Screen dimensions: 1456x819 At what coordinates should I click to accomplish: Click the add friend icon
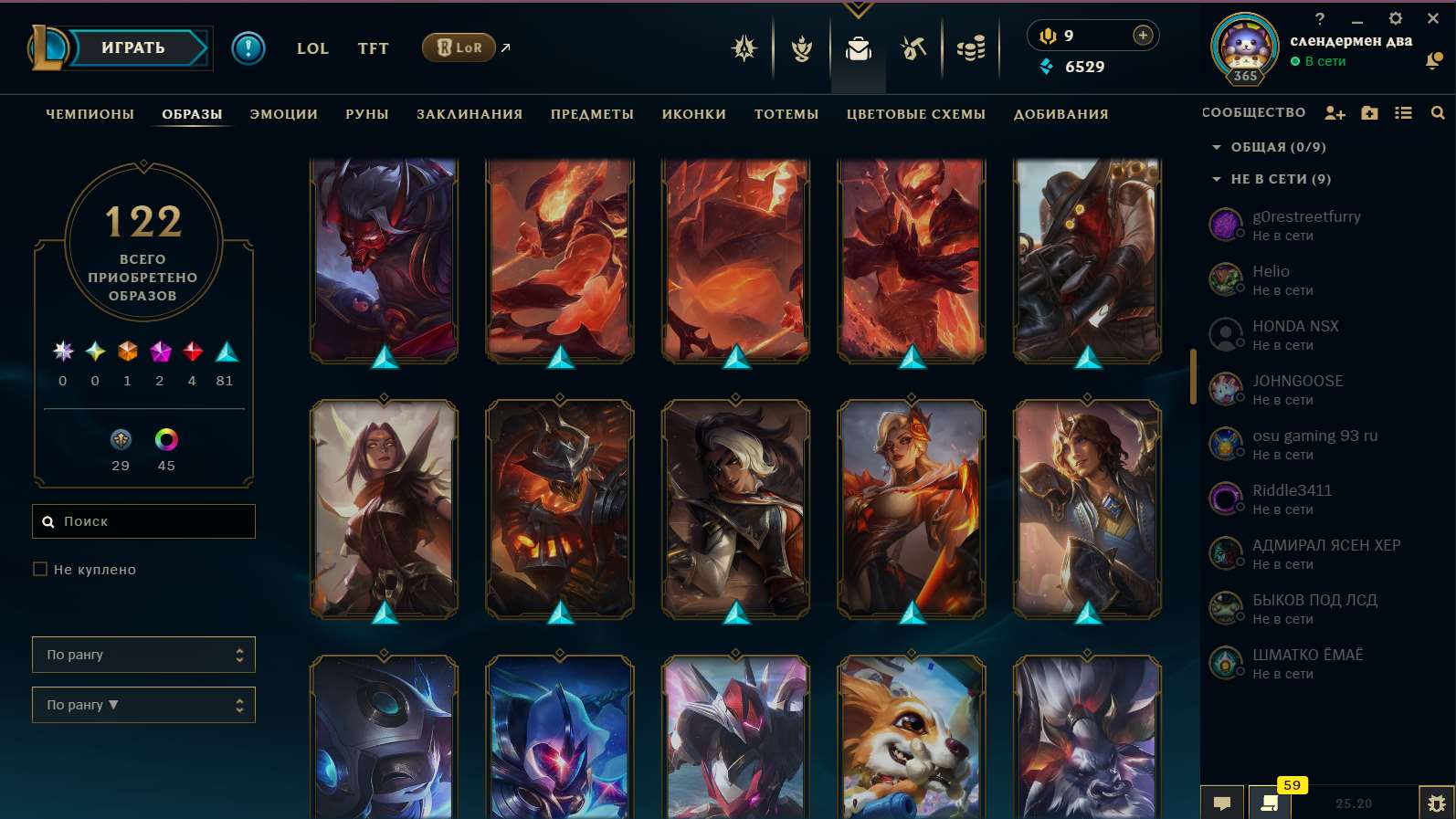(x=1335, y=112)
